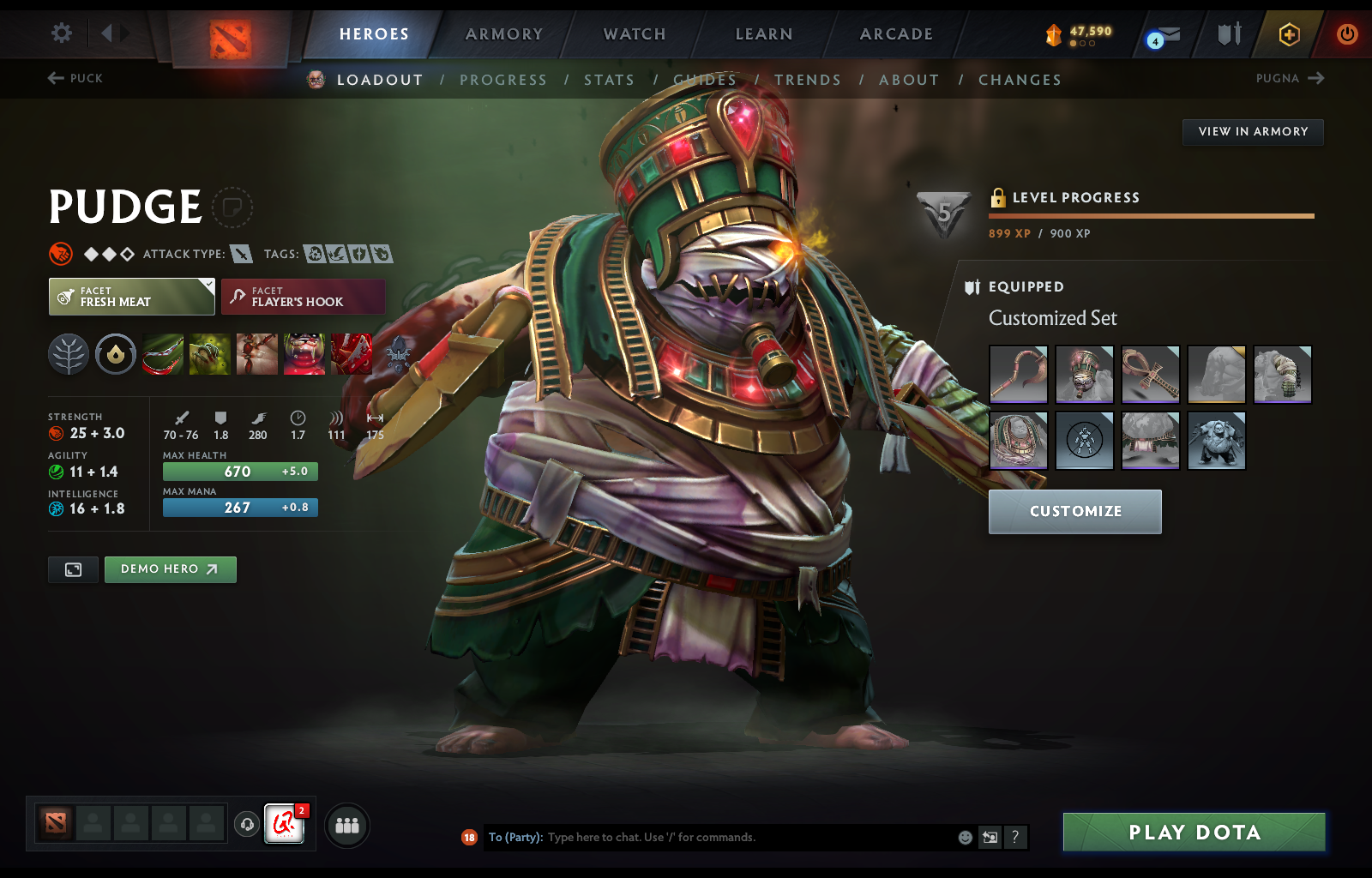Click the Customize equipped set button
This screenshot has width=1372, height=878.
[x=1074, y=511]
